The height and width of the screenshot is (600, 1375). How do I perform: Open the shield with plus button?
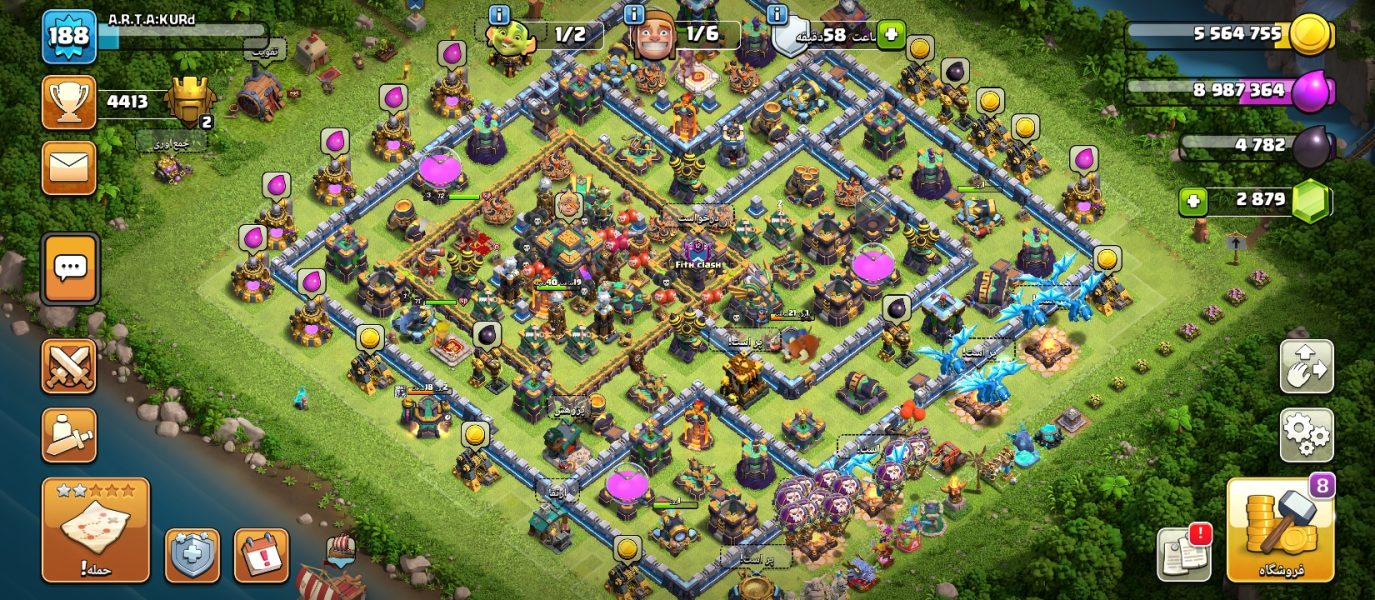pyautogui.click(x=192, y=555)
